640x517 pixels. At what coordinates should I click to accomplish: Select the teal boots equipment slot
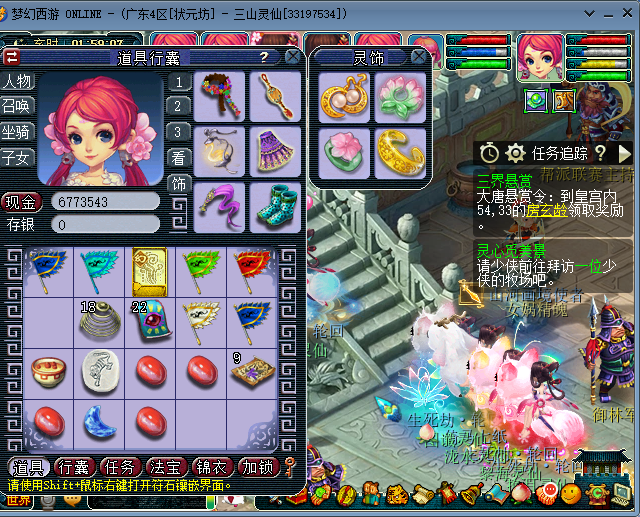pyautogui.click(x=273, y=204)
